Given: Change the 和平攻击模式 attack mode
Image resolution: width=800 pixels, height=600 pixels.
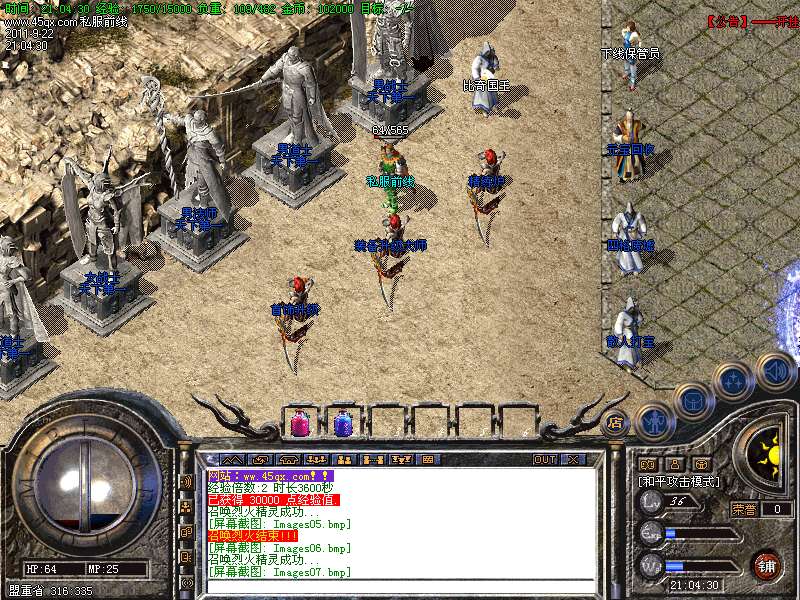Looking at the screenshot, I should 680,481.
